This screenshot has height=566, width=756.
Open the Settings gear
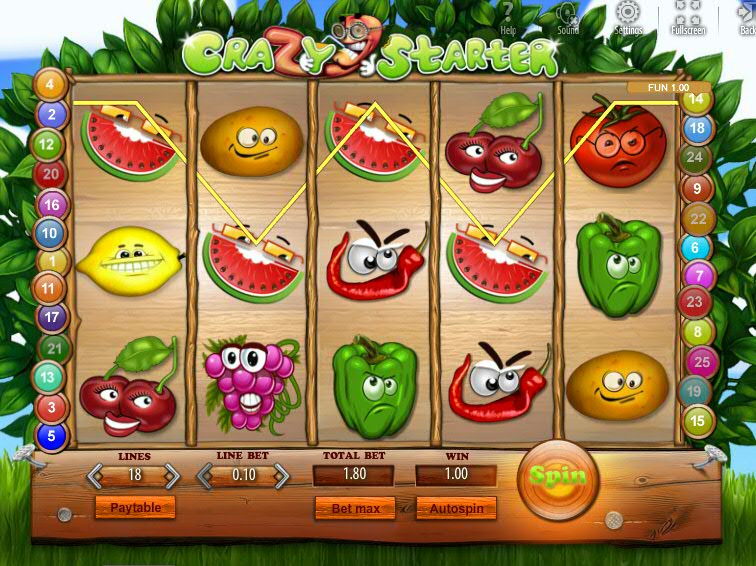click(628, 17)
